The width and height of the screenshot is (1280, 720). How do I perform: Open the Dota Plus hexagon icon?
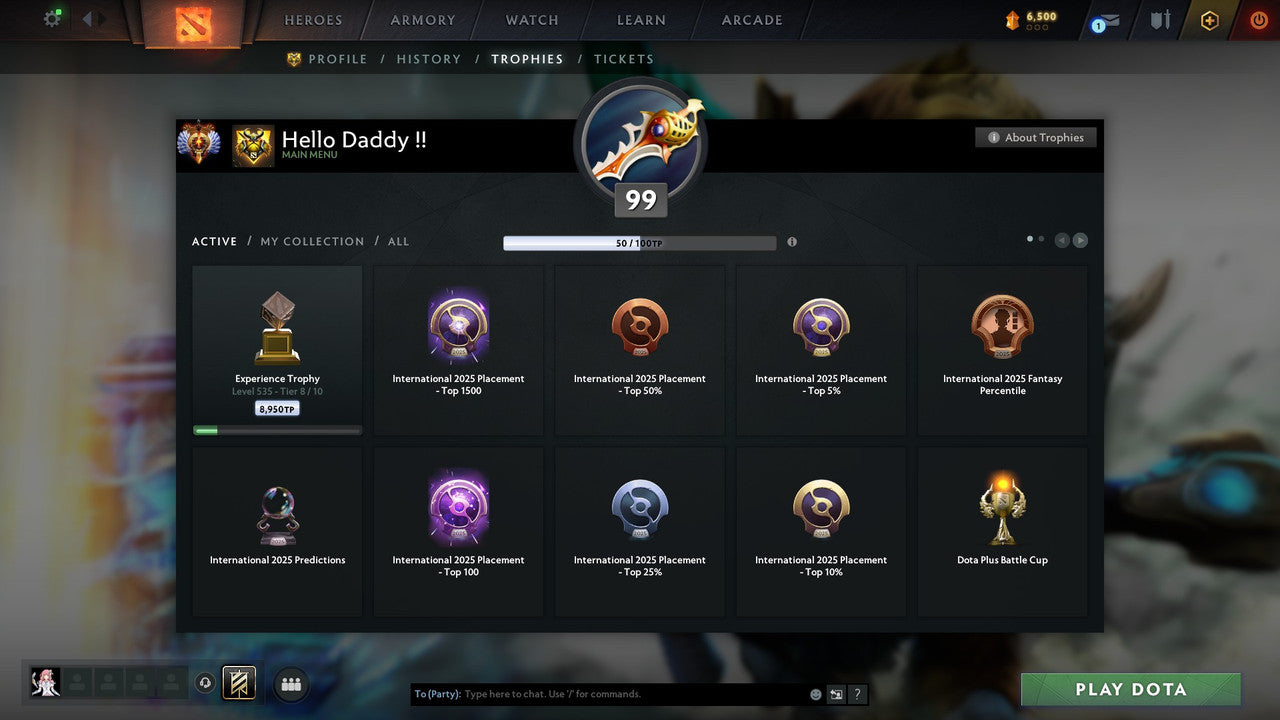1208,20
